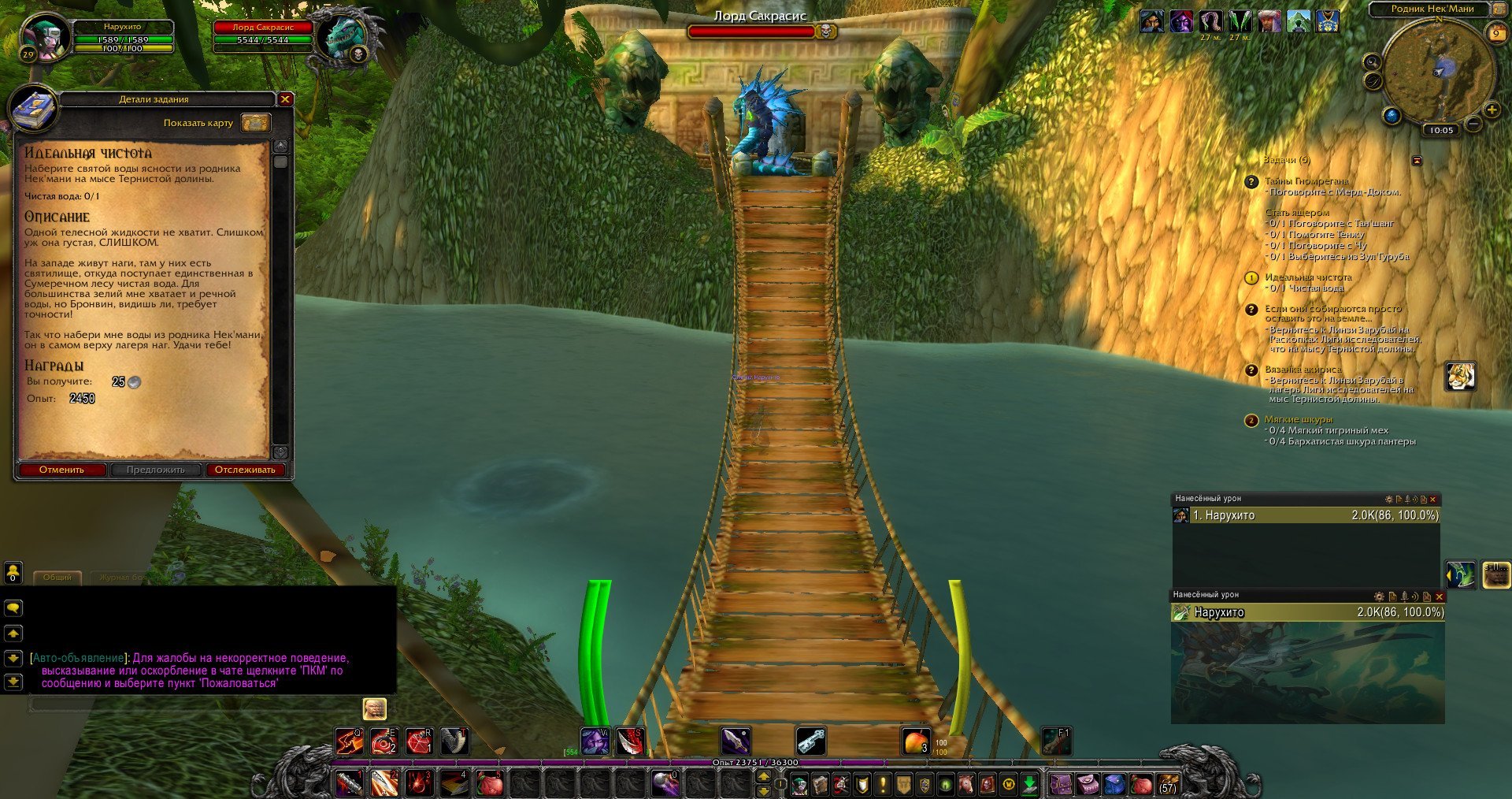The height and width of the screenshot is (799, 1512).
Task: Close the upper damage meter window
Action: 1433,500
